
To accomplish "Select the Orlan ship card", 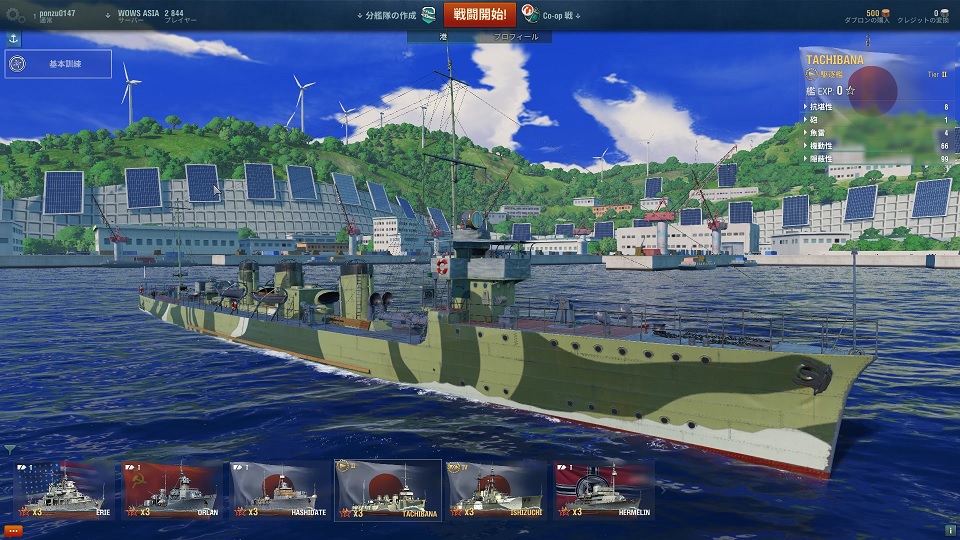I will pyautogui.click(x=170, y=490).
